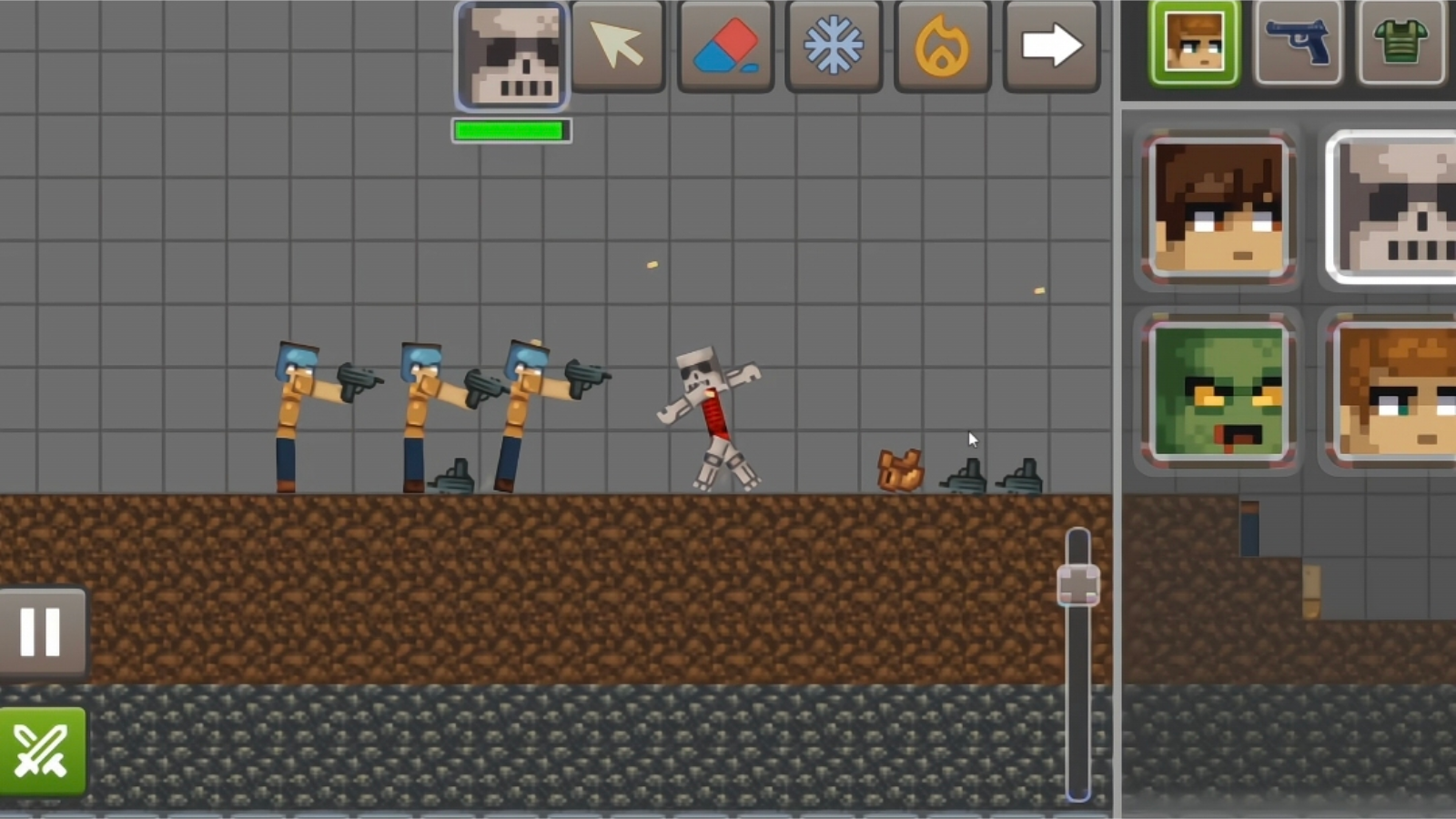Viewport: 1456px width, 819px height.
Task: Select the skull preview icon above the health bar
Action: click(x=510, y=55)
